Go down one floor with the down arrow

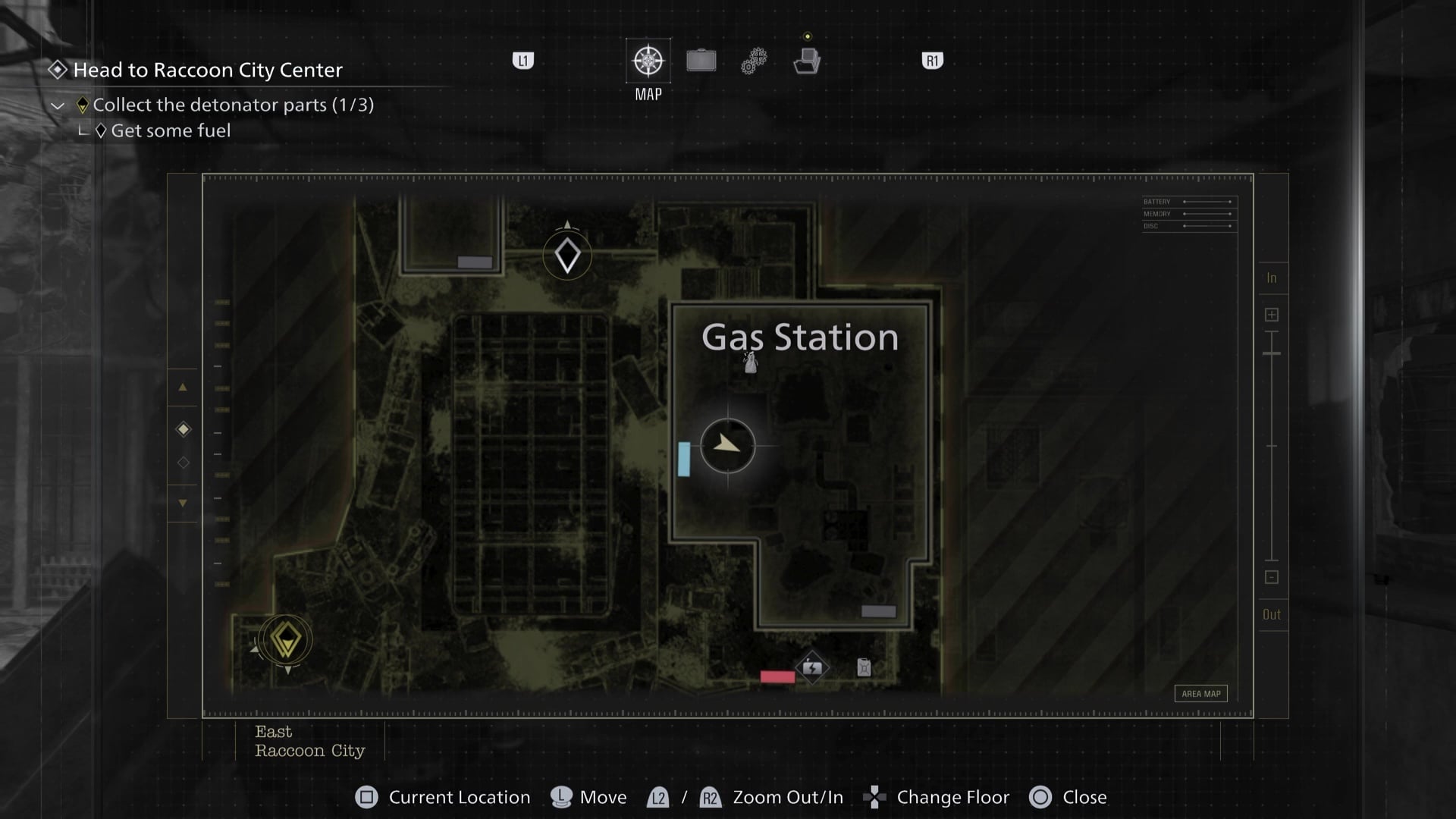click(183, 503)
